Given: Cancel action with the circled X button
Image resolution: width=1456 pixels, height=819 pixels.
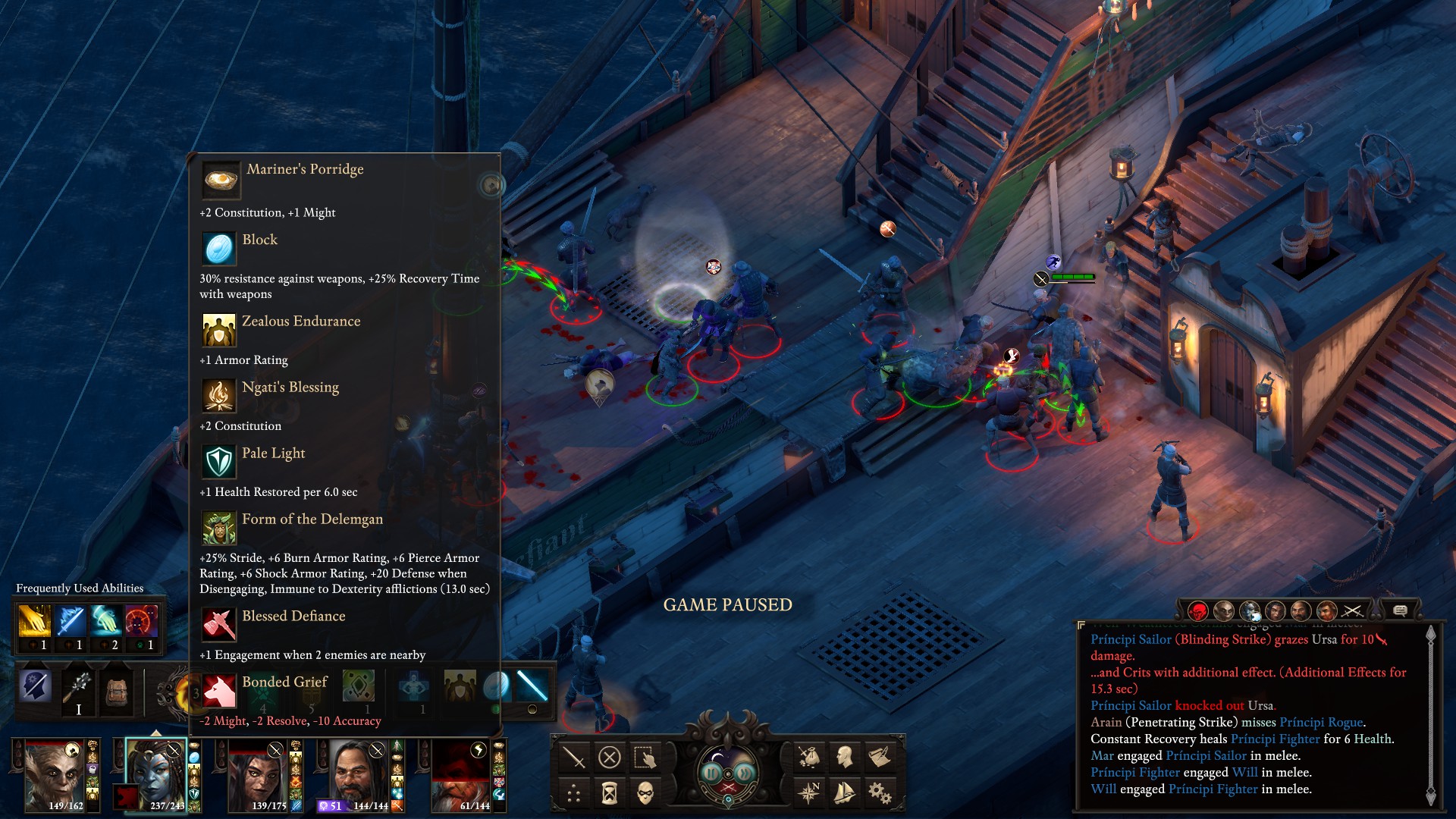Looking at the screenshot, I should [610, 757].
